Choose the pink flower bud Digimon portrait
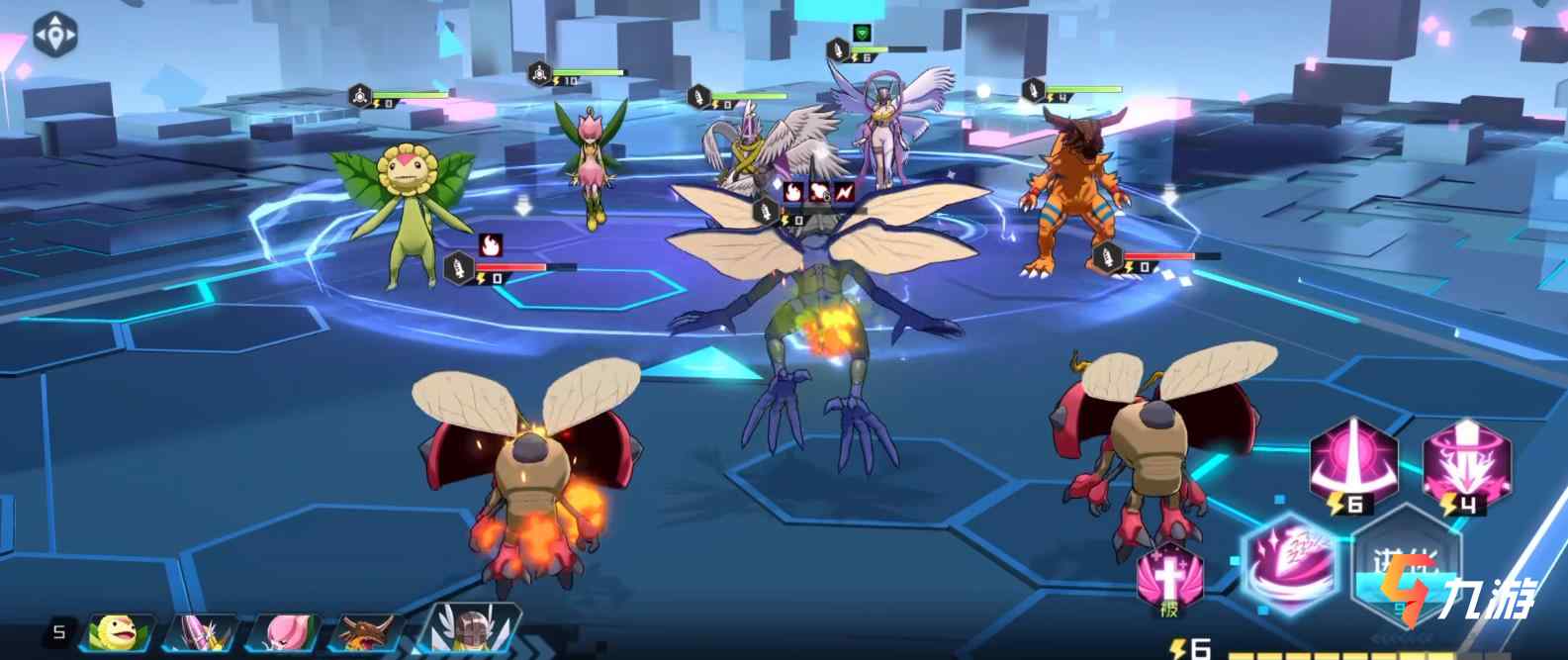This screenshot has height=660, width=1568. 284,631
